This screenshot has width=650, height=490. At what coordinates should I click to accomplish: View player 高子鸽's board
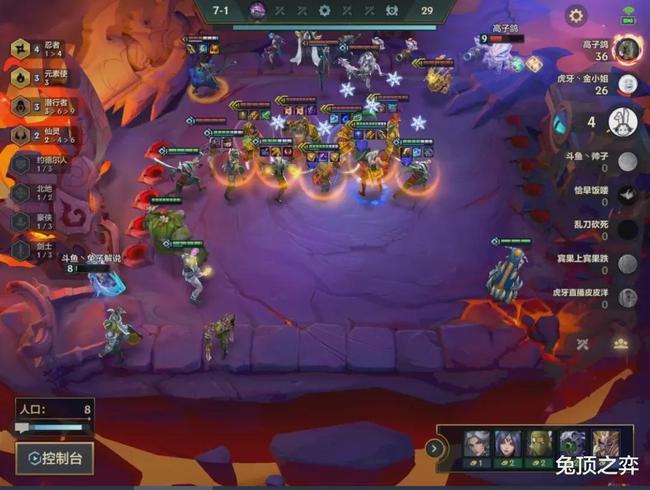coord(627,48)
